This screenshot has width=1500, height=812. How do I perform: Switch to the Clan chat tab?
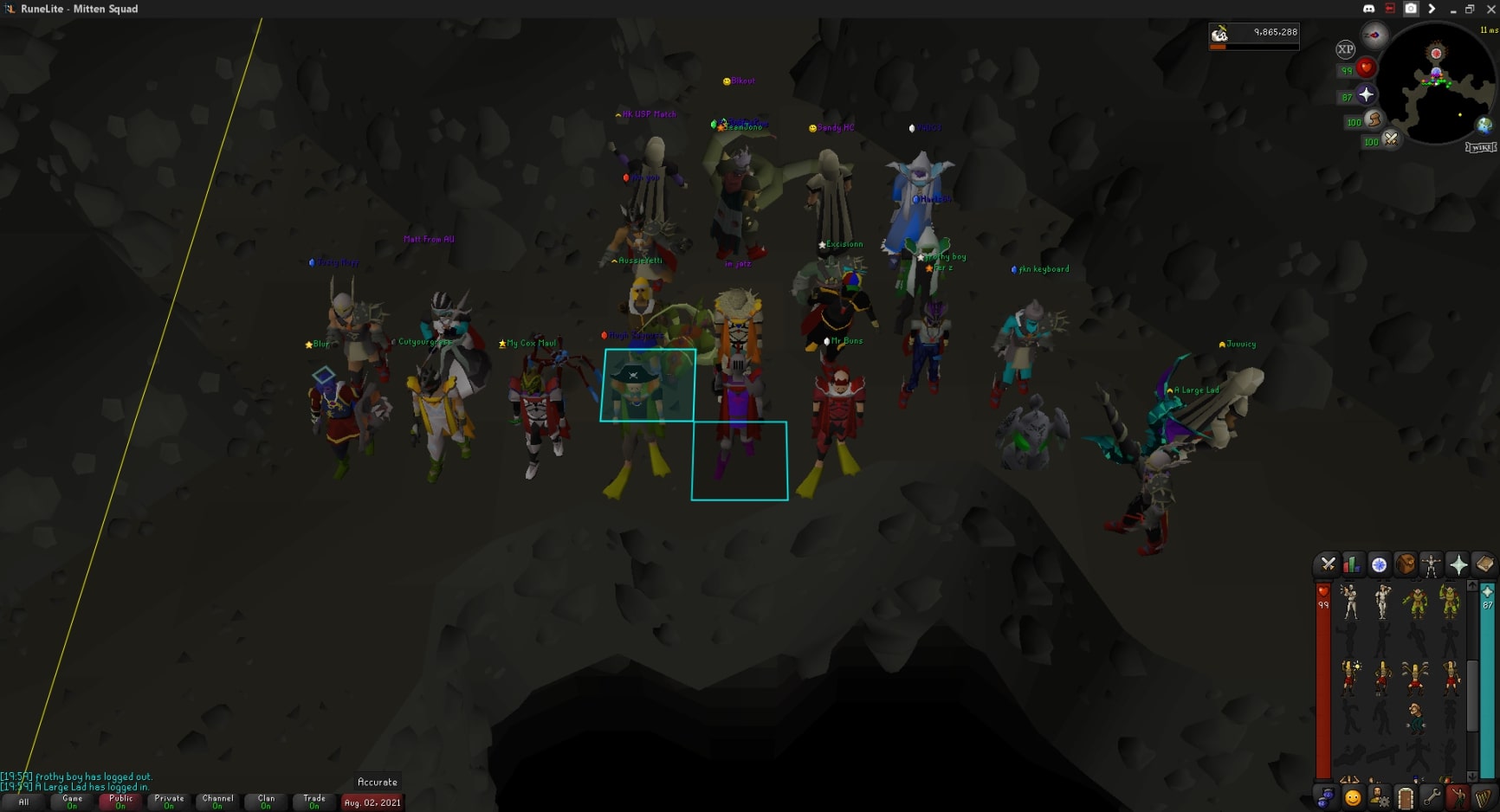point(266,802)
